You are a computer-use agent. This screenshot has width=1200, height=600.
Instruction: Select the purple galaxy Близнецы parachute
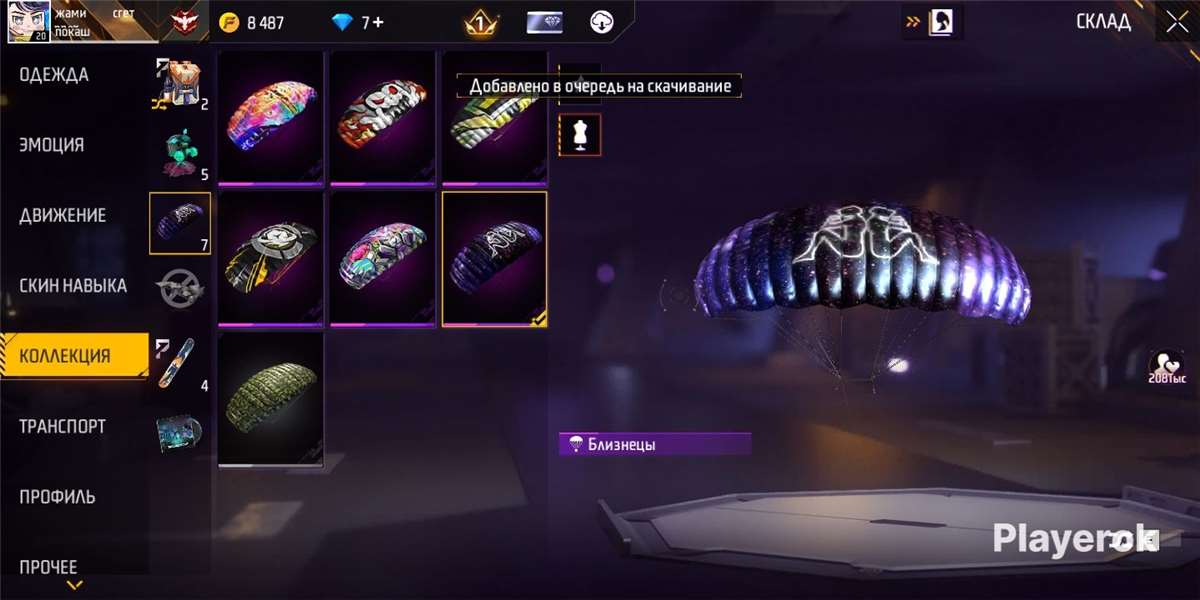click(x=495, y=258)
